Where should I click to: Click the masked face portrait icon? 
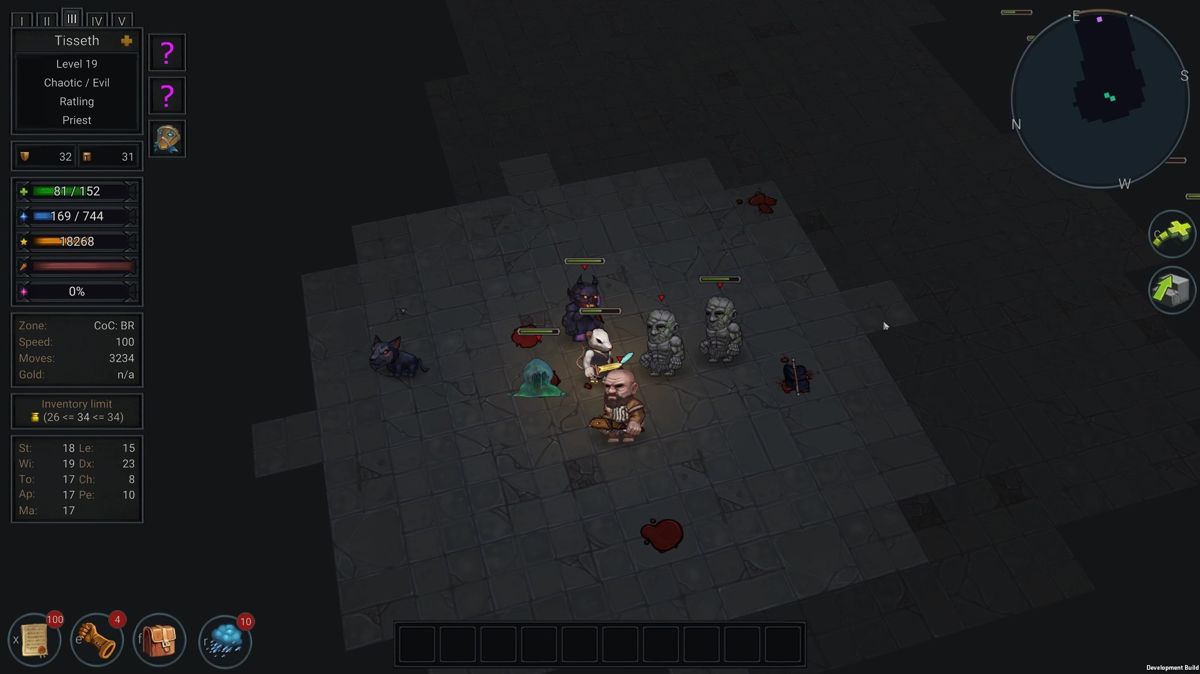click(167, 139)
